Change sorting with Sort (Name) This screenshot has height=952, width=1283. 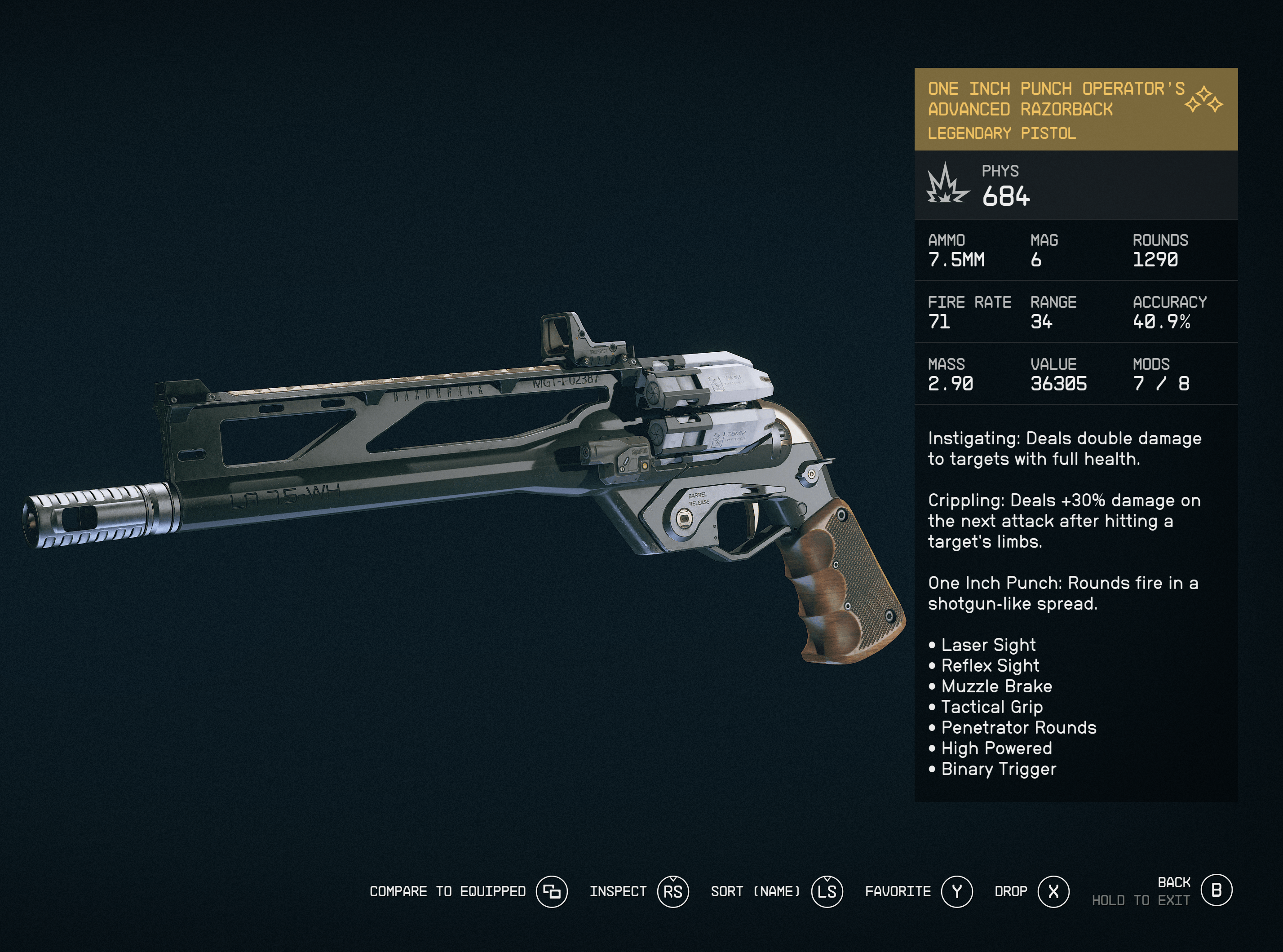coord(827,891)
